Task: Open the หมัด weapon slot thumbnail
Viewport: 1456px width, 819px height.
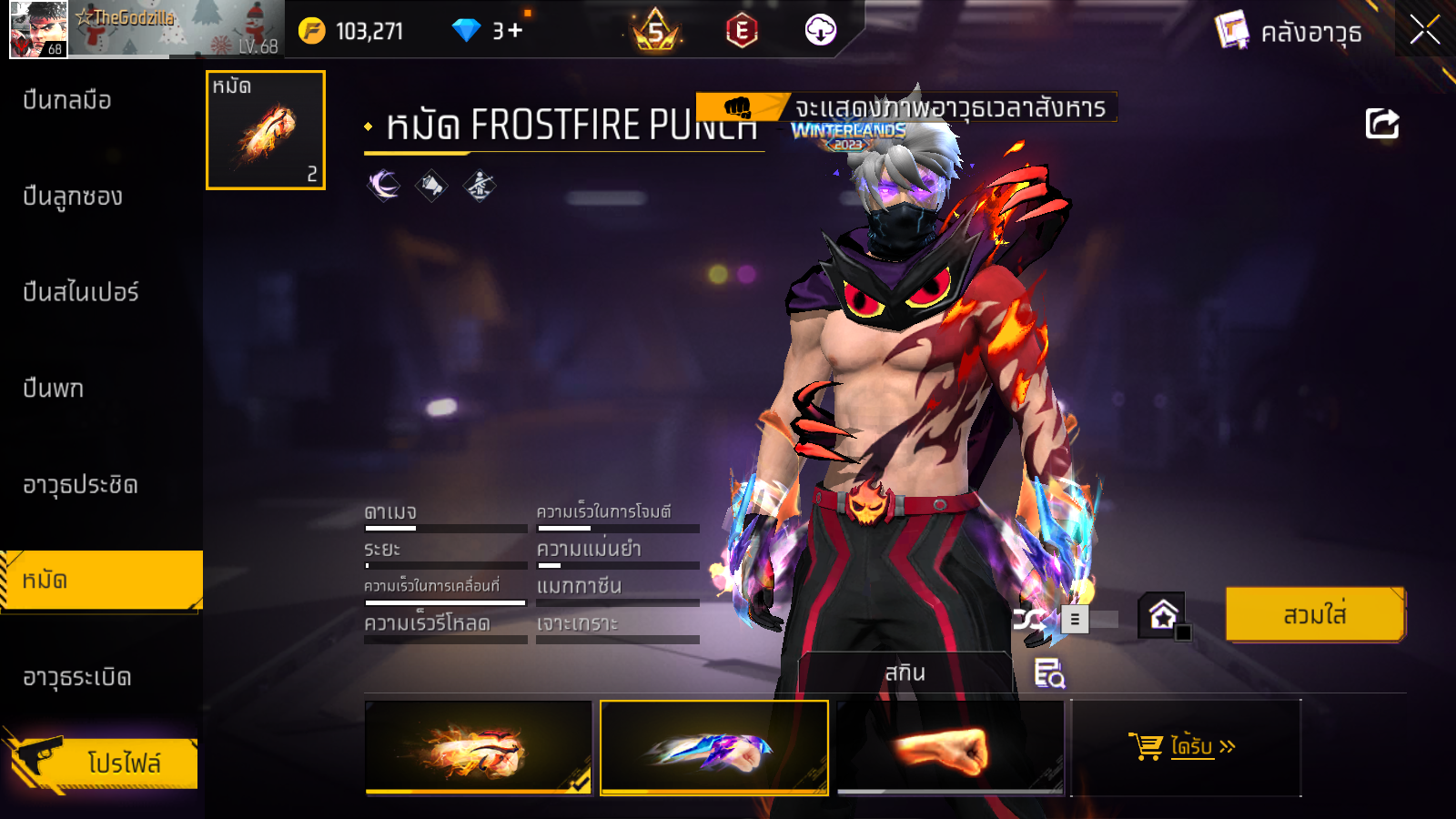Action: click(266, 130)
